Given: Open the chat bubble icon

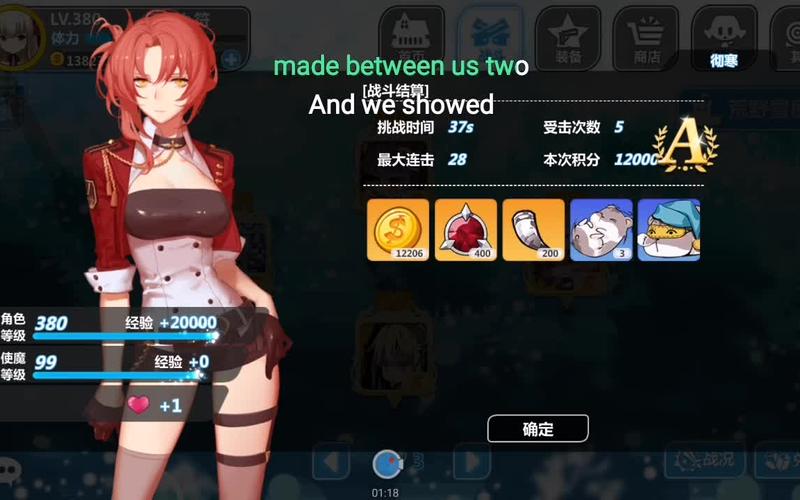Looking at the screenshot, I should coord(10,468).
